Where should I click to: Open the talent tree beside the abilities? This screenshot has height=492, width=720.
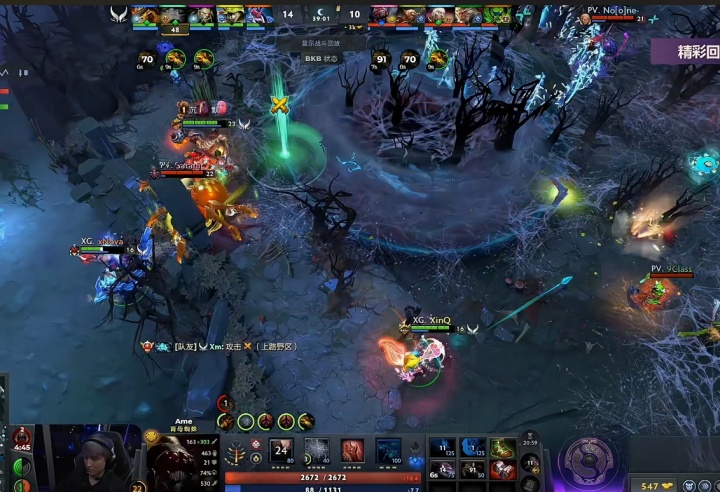(236, 455)
